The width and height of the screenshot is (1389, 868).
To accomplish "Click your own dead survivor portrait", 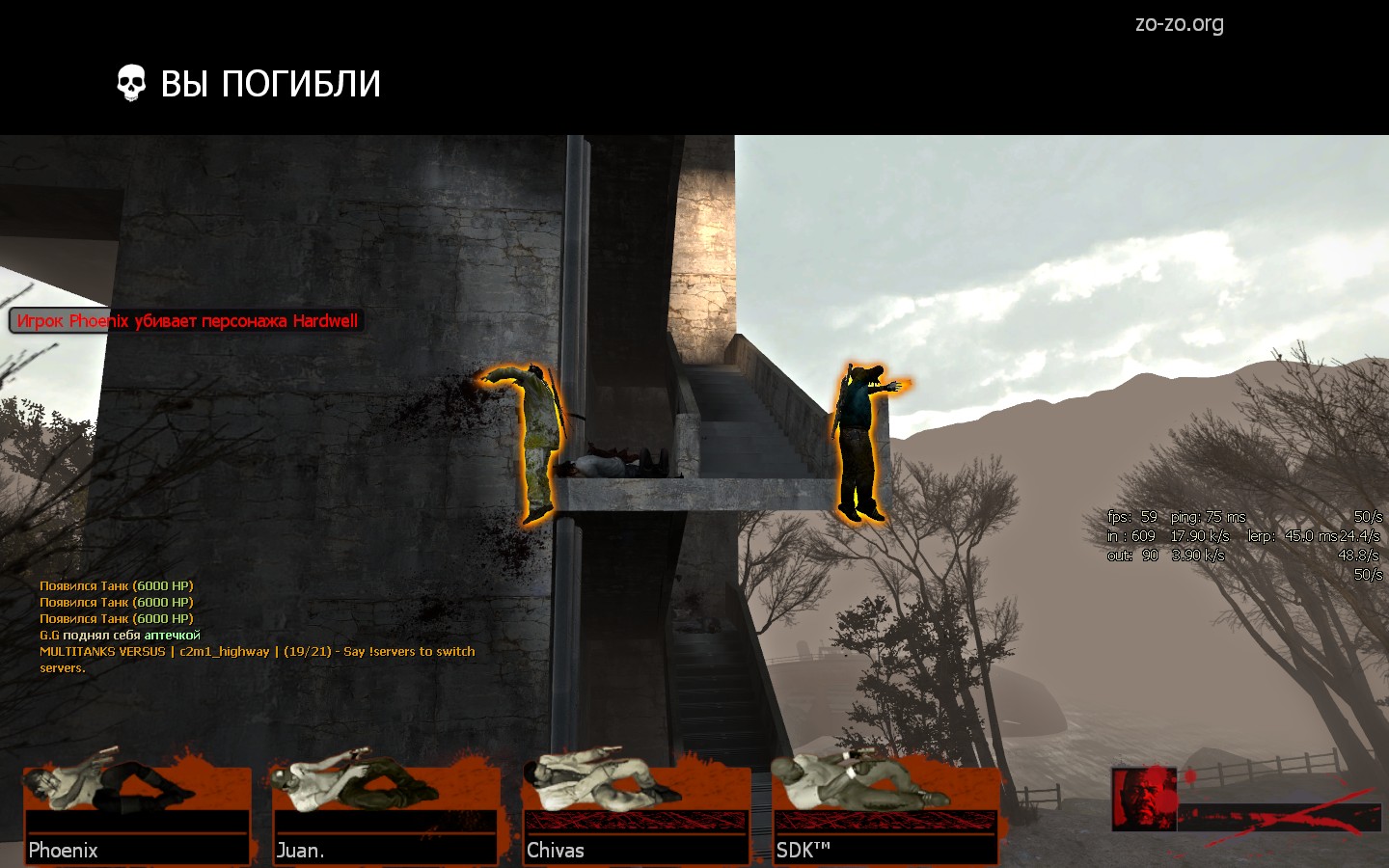I will (1143, 800).
